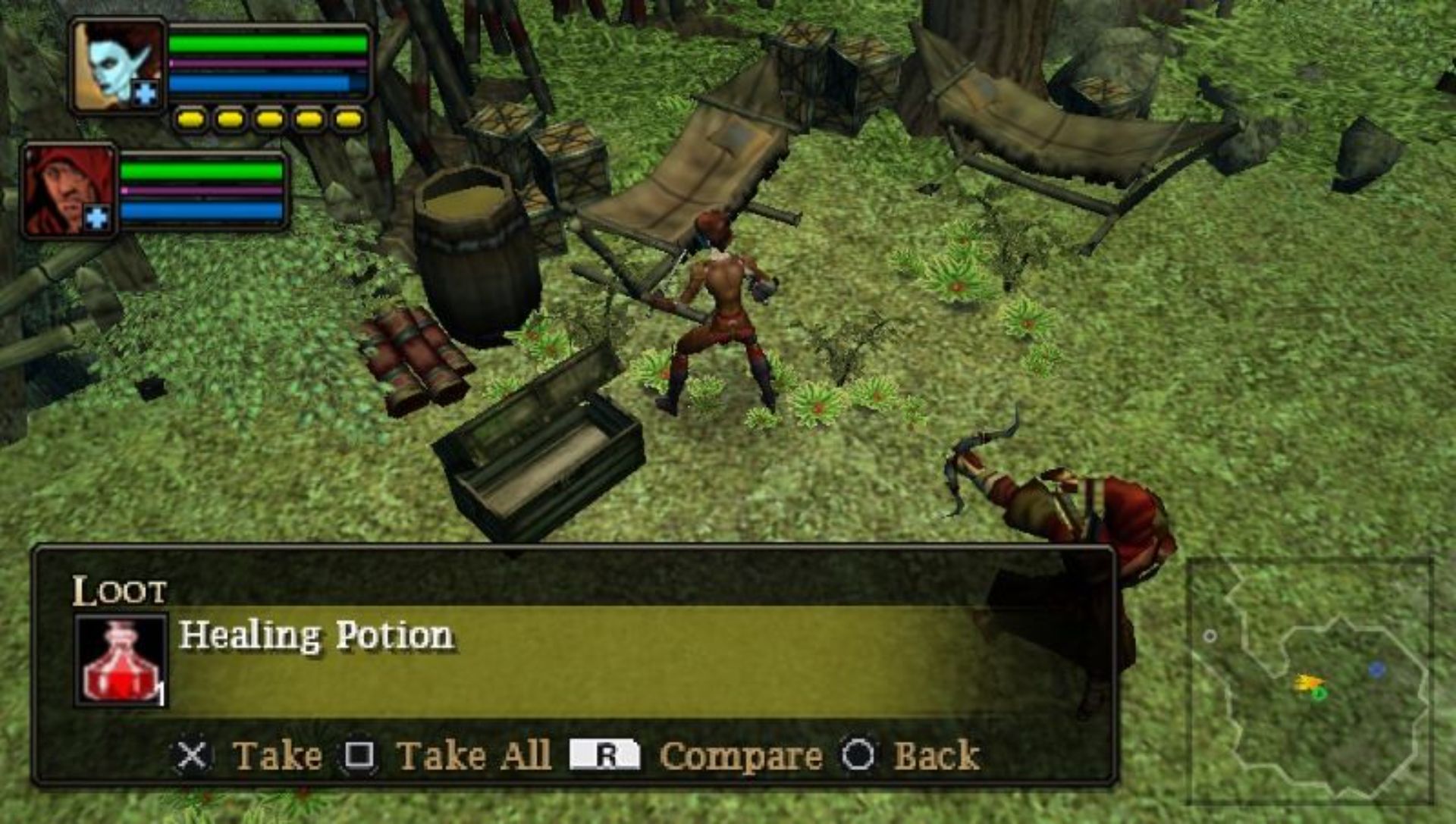Choose Take All in loot panel
The width and height of the screenshot is (1456, 824).
472,756
